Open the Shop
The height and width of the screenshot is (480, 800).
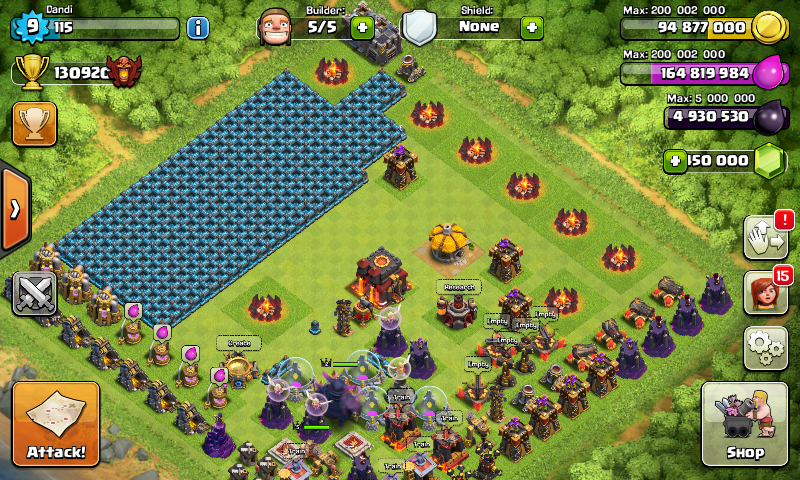[745, 423]
